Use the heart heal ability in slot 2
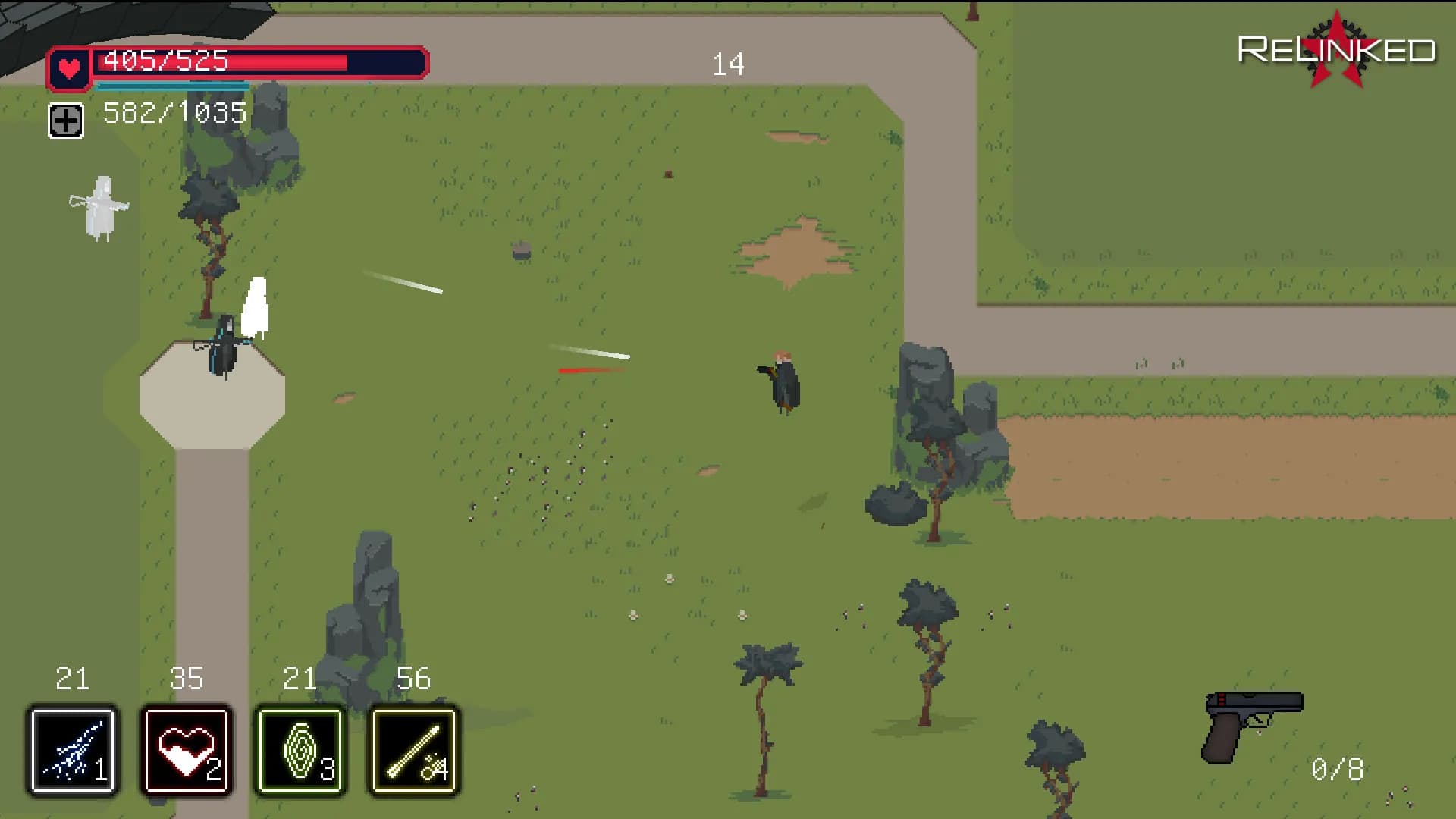Screen dimensions: 1456x819 pyautogui.click(x=187, y=751)
